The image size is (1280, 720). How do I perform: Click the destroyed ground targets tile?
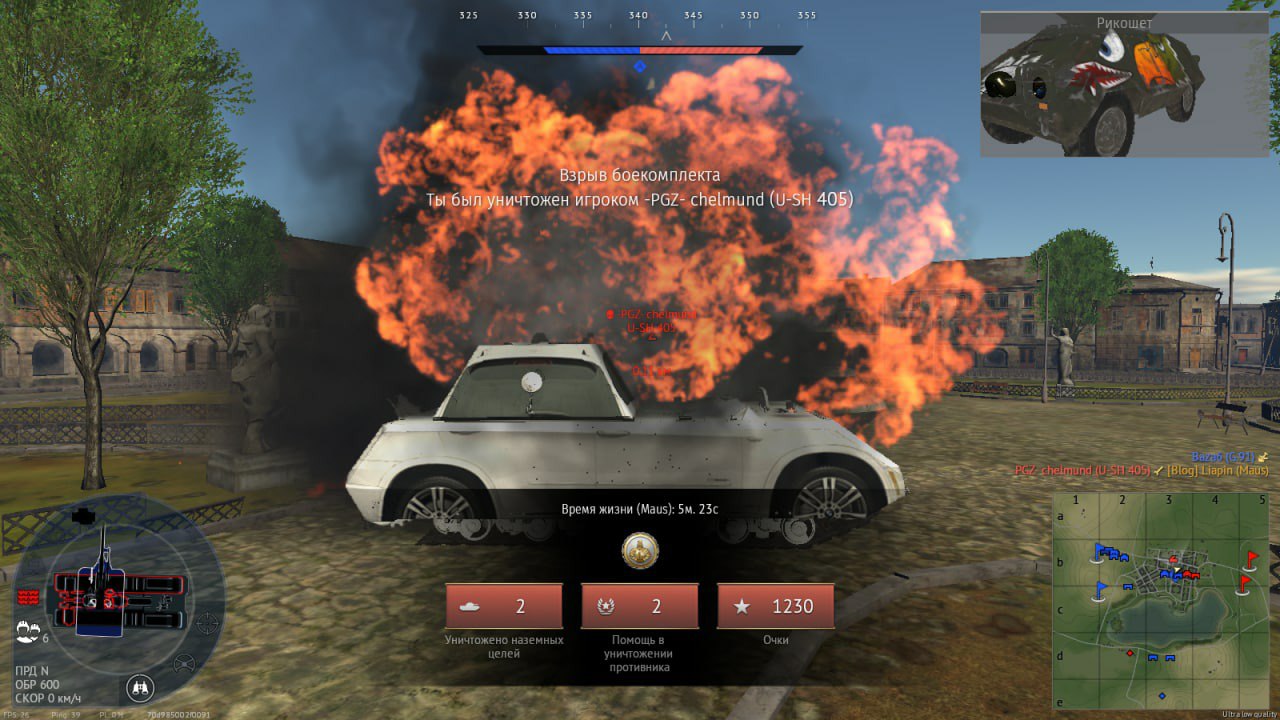click(504, 606)
